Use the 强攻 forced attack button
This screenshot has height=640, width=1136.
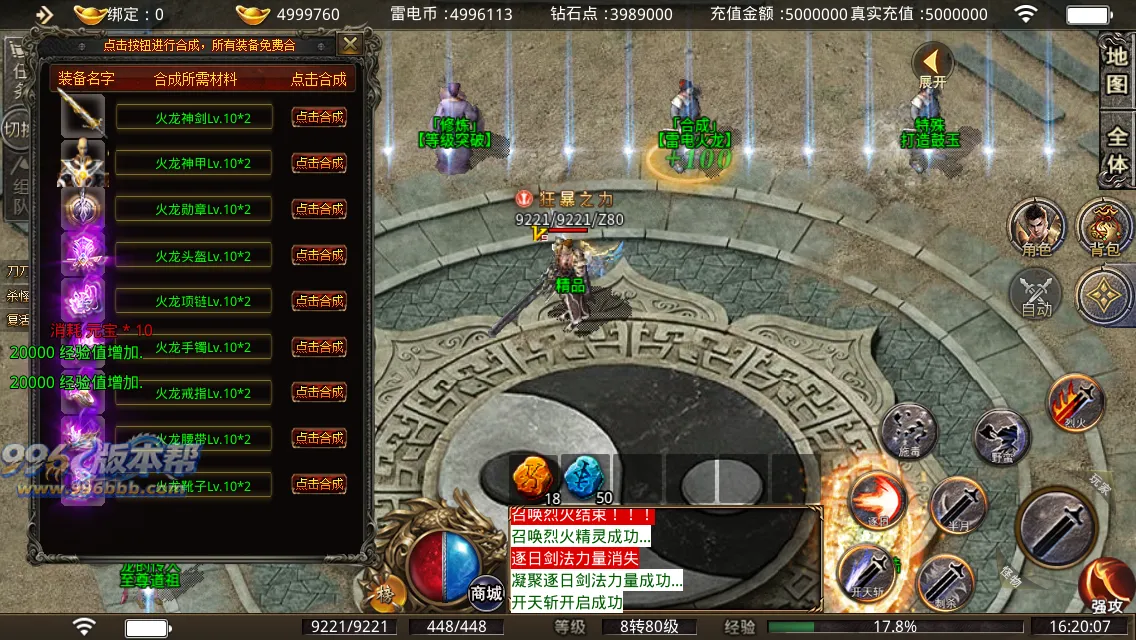pos(1106,585)
